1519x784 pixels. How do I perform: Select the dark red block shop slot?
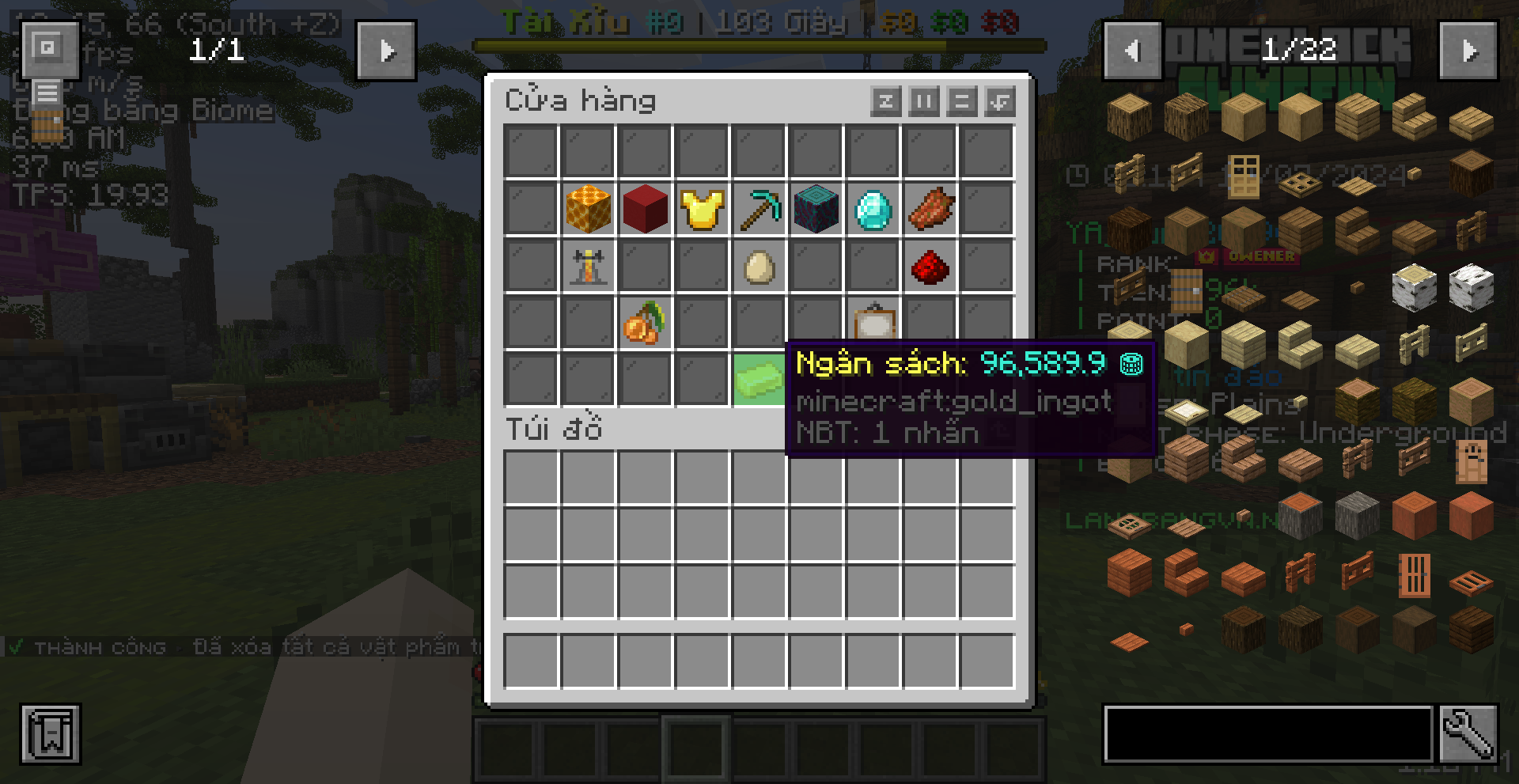pos(645,210)
